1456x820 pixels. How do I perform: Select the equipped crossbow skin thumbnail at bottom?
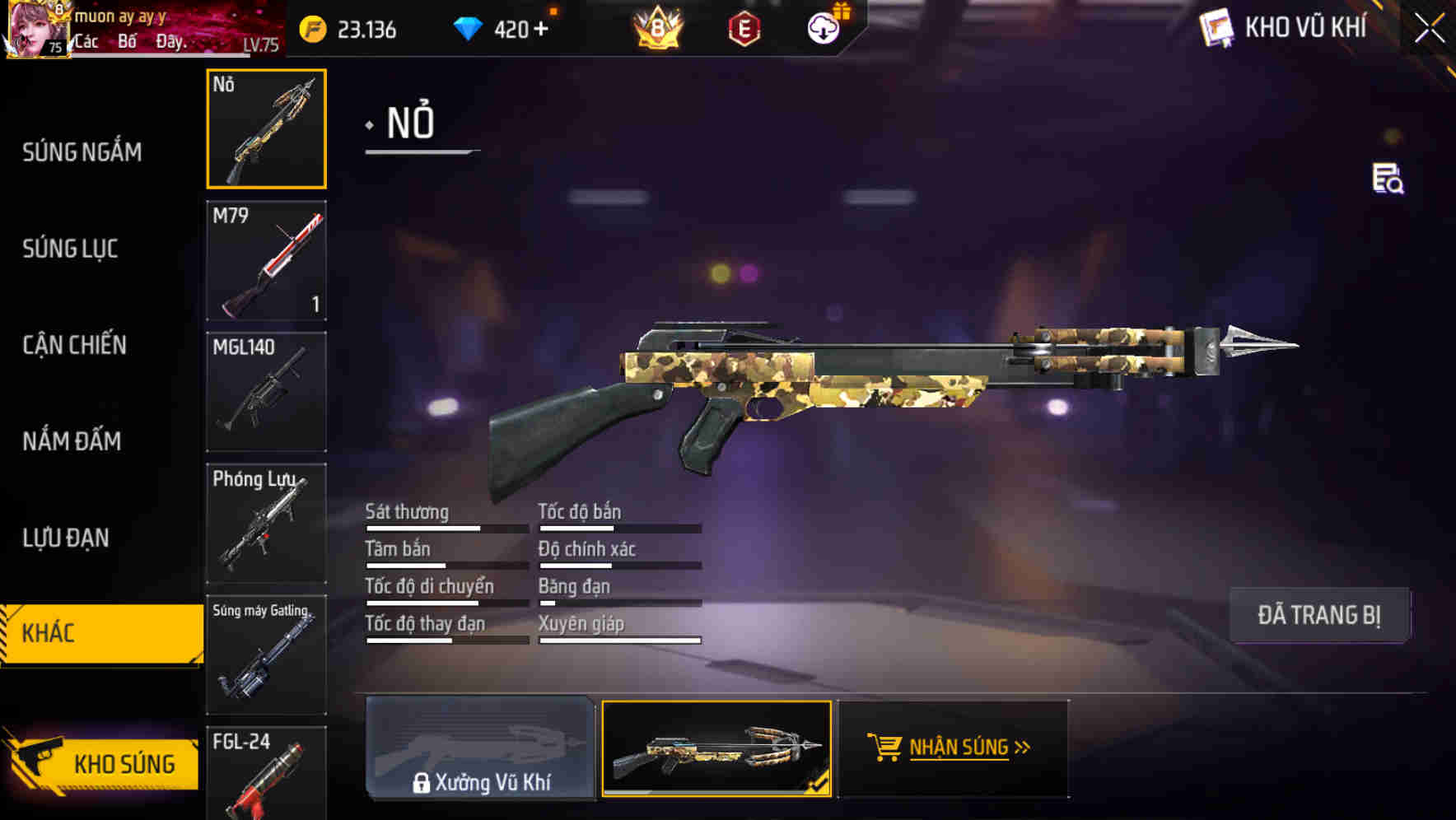pyautogui.click(x=718, y=749)
